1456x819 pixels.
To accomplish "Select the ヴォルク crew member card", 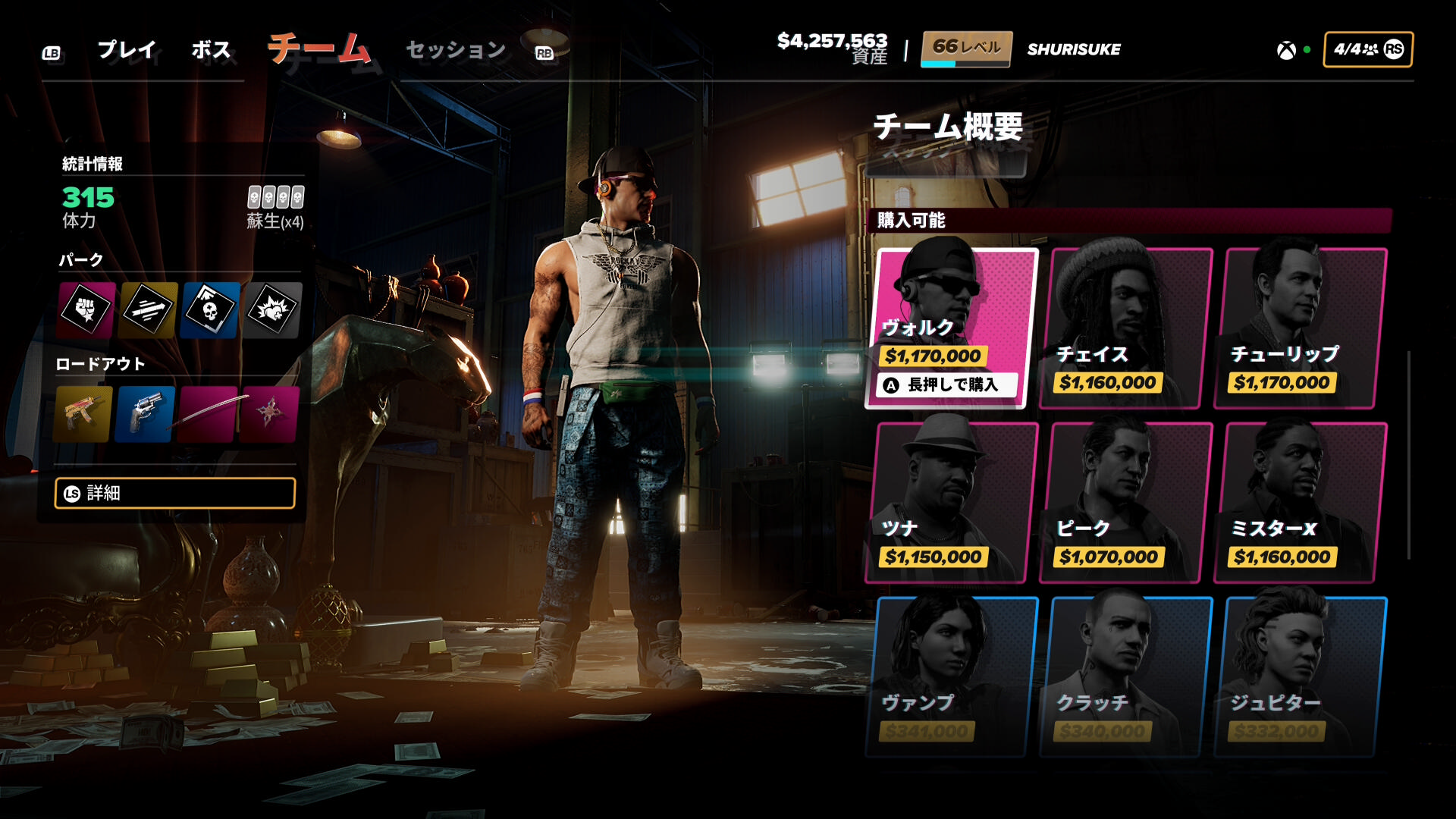I will point(952,328).
